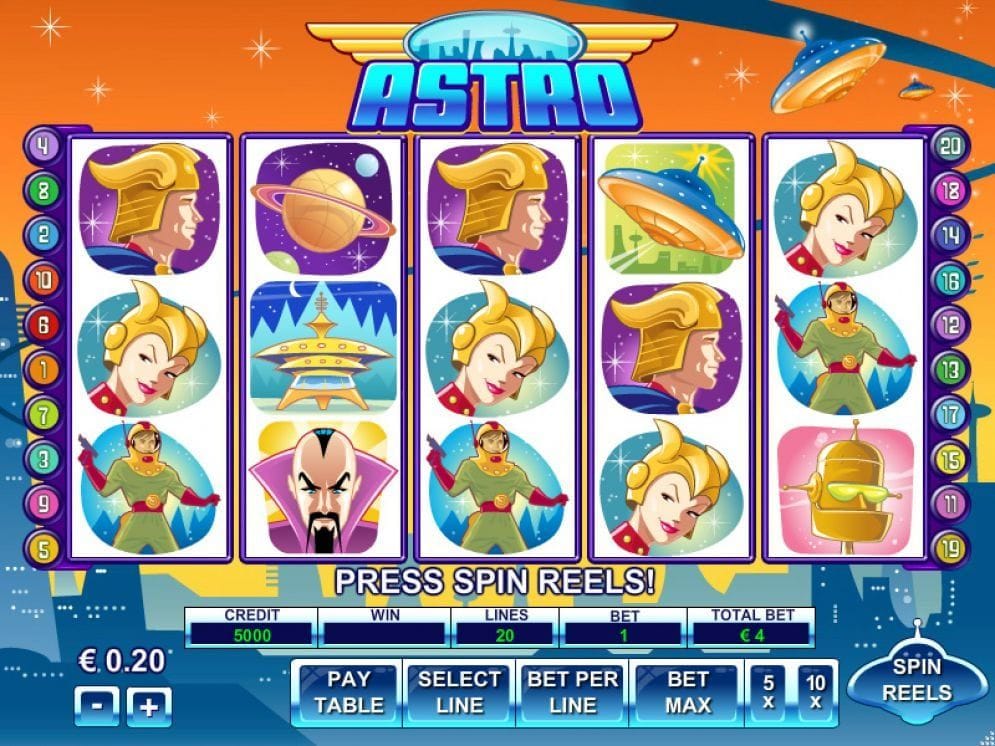Spin the reels with the Spin Reels button
The image size is (995, 746).
pyautogui.click(x=916, y=681)
